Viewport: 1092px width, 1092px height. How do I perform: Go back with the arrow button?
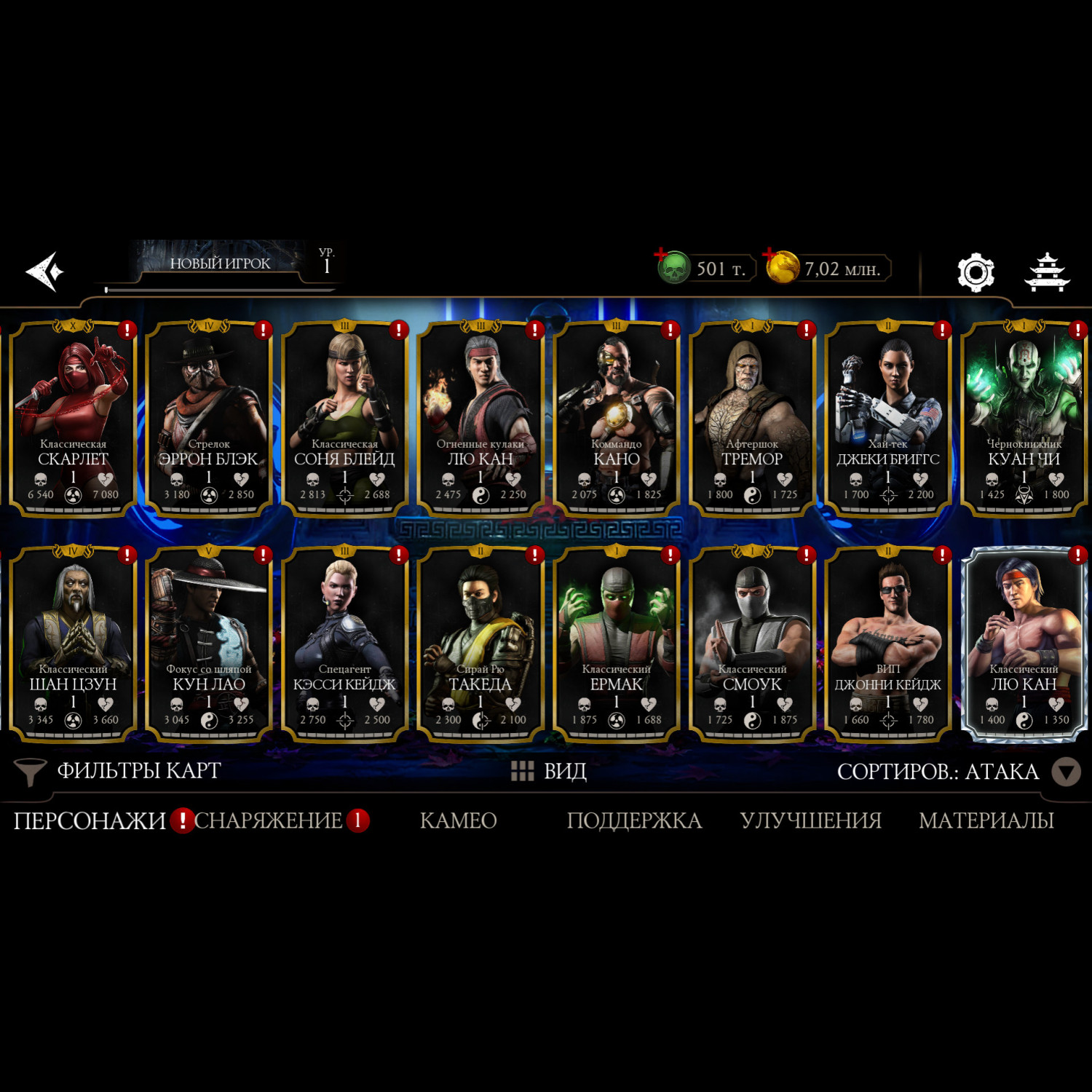[45, 272]
